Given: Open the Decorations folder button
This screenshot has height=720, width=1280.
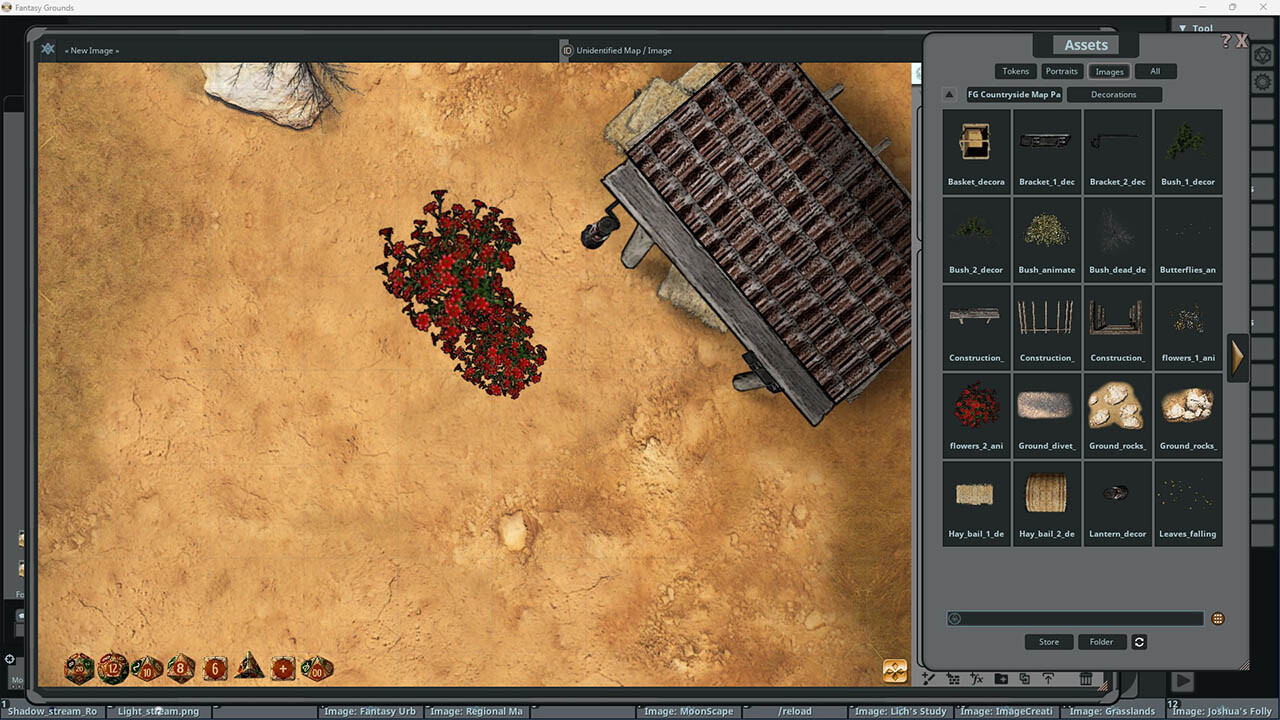Looking at the screenshot, I should [1113, 95].
